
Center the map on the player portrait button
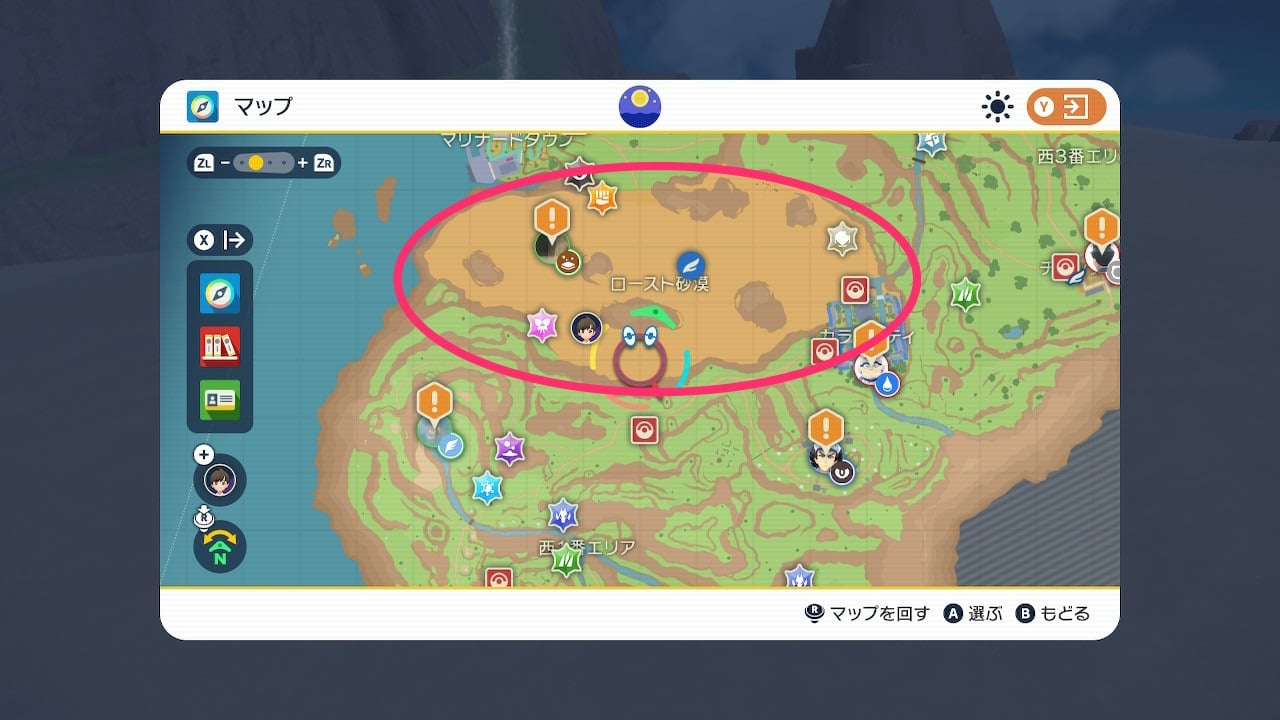[220, 480]
